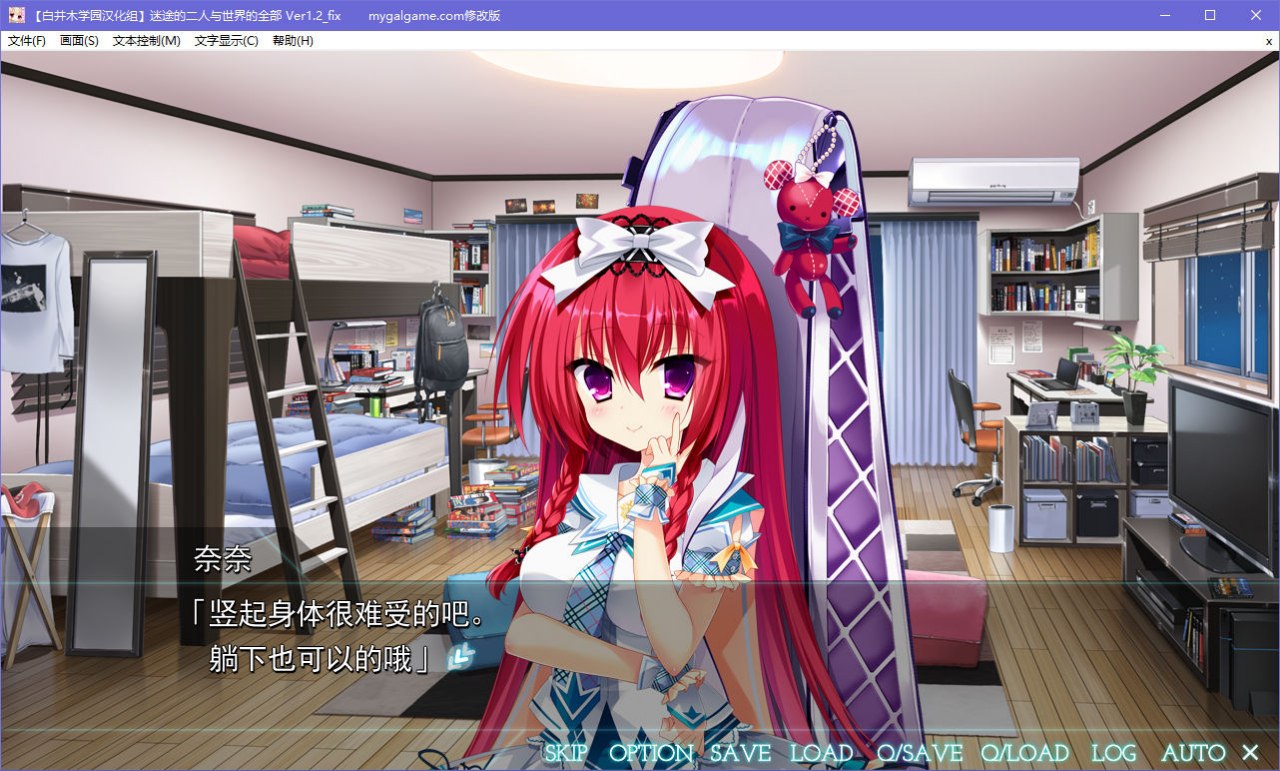Enable AUTO text mode
This screenshot has height=771, width=1280.
pos(1193,752)
